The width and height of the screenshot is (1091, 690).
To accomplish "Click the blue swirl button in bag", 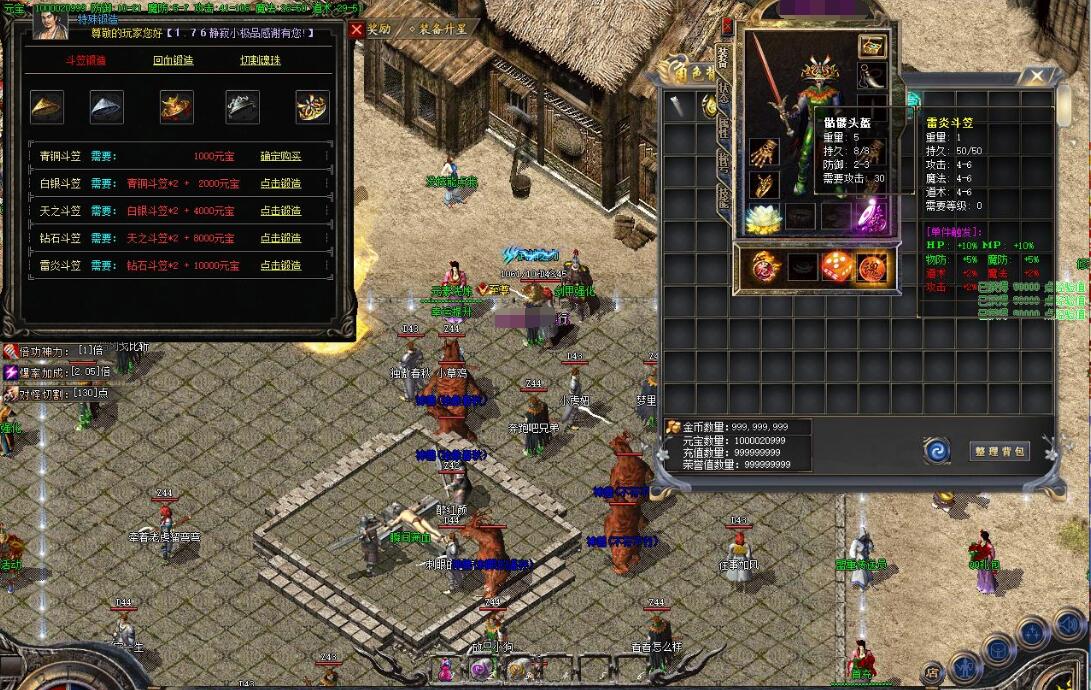I will click(938, 451).
